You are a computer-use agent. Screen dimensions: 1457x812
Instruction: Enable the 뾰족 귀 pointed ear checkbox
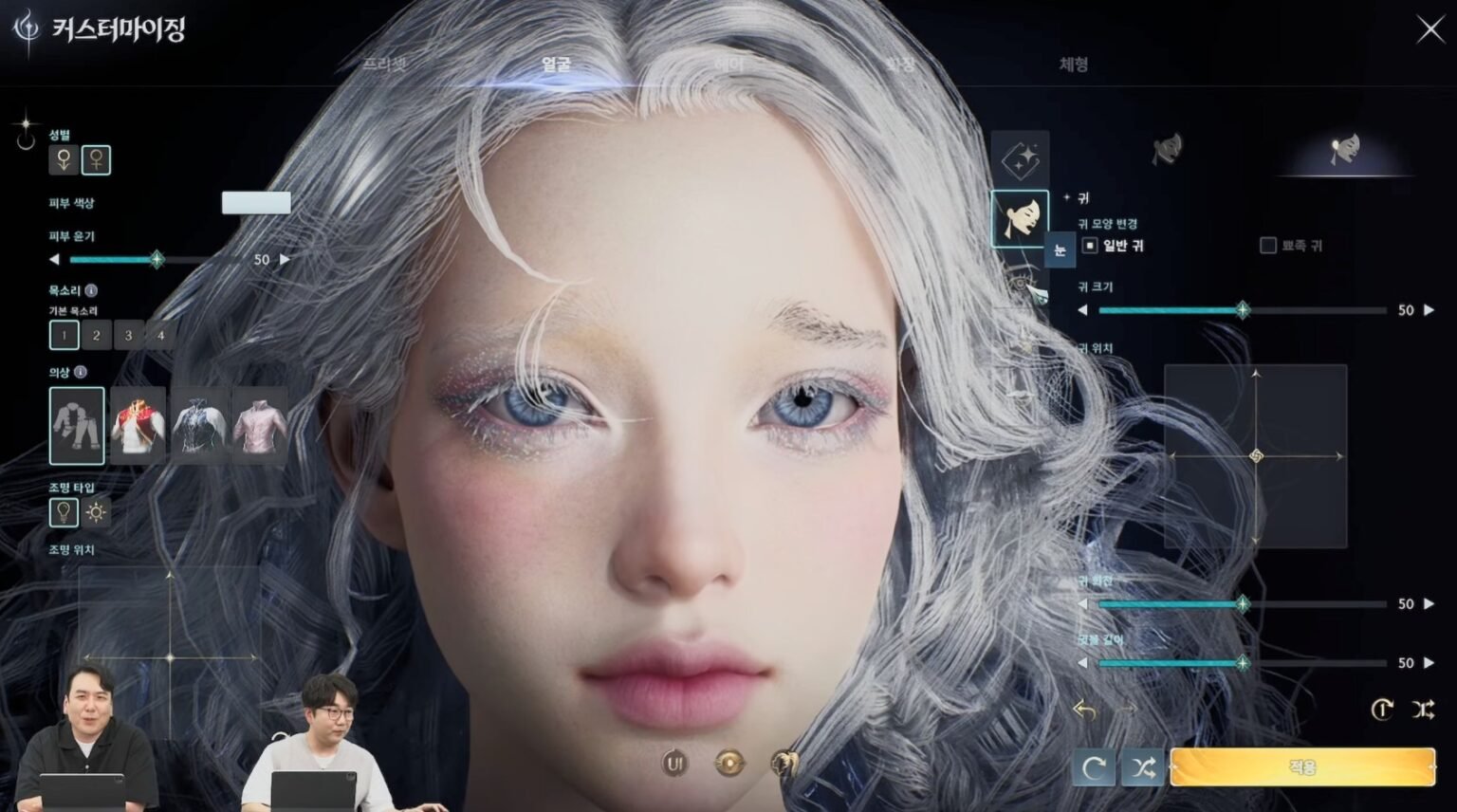1266,245
